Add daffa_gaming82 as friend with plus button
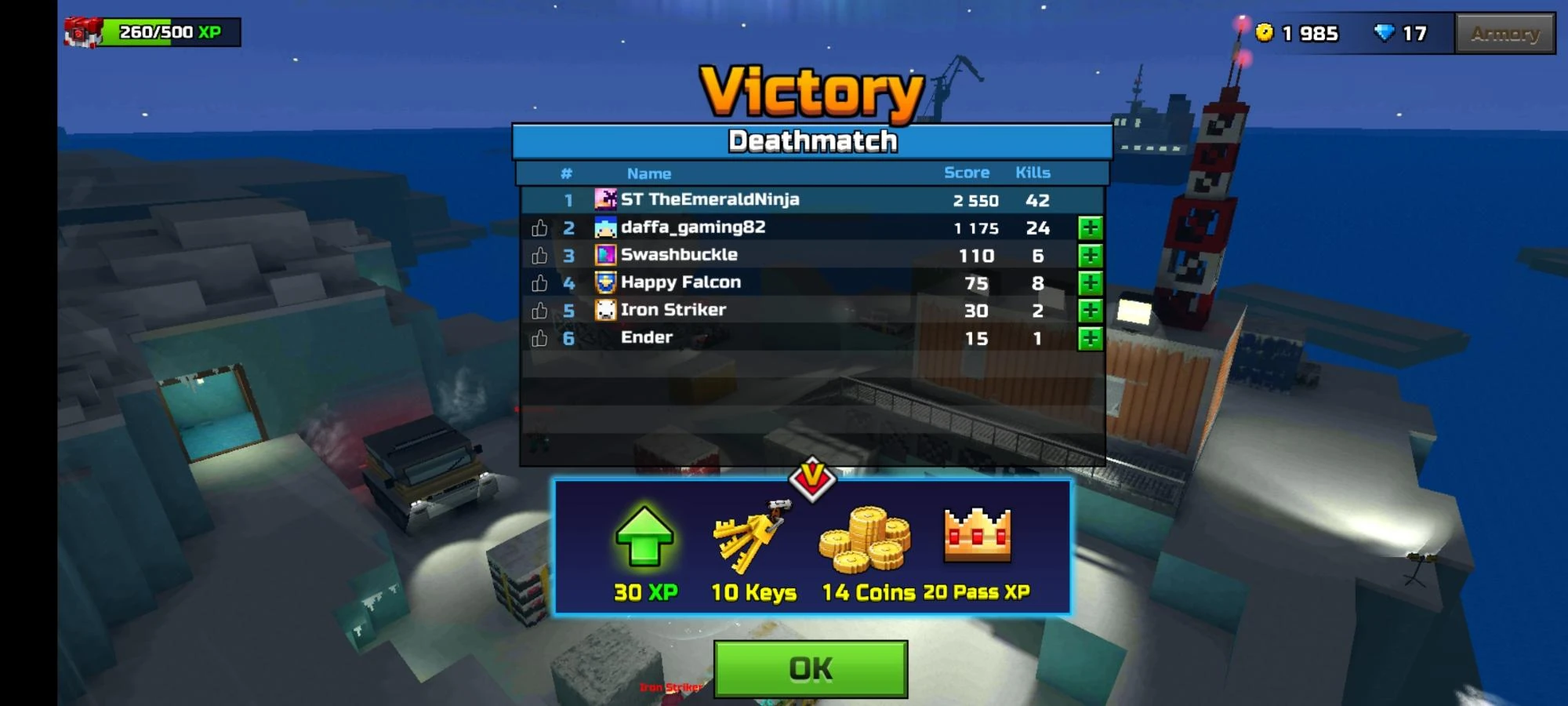 (1091, 227)
